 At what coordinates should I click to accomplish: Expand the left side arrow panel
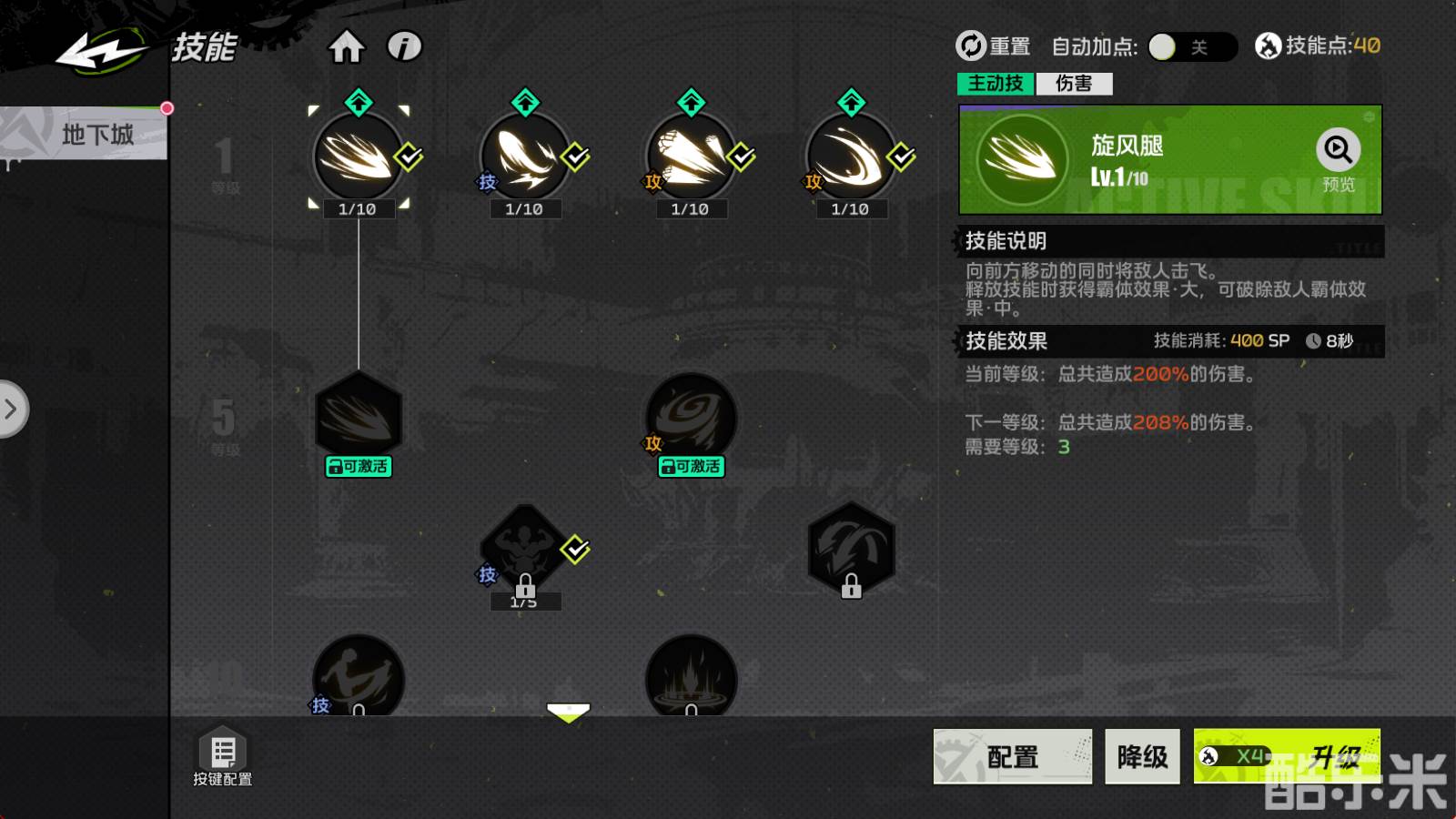point(12,409)
